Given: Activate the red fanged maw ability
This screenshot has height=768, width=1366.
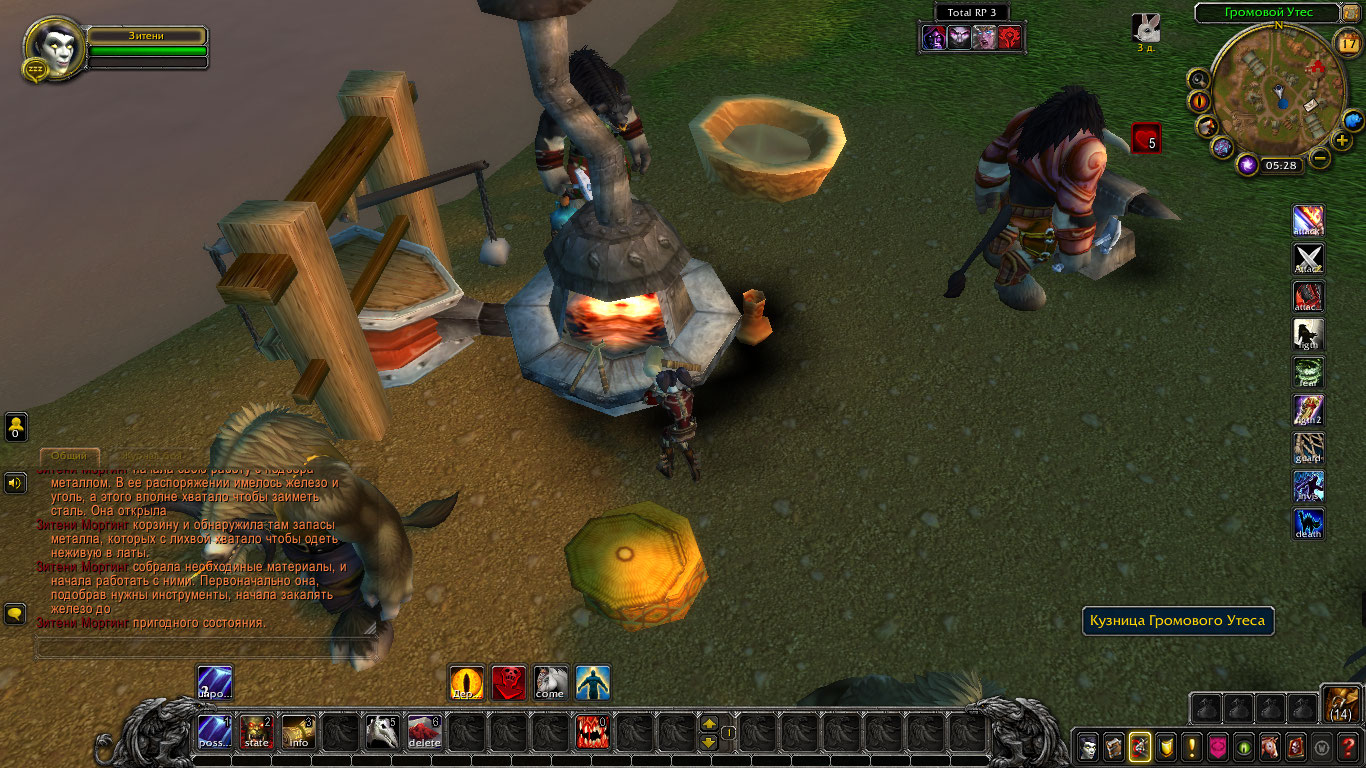Looking at the screenshot, I should click(x=593, y=732).
